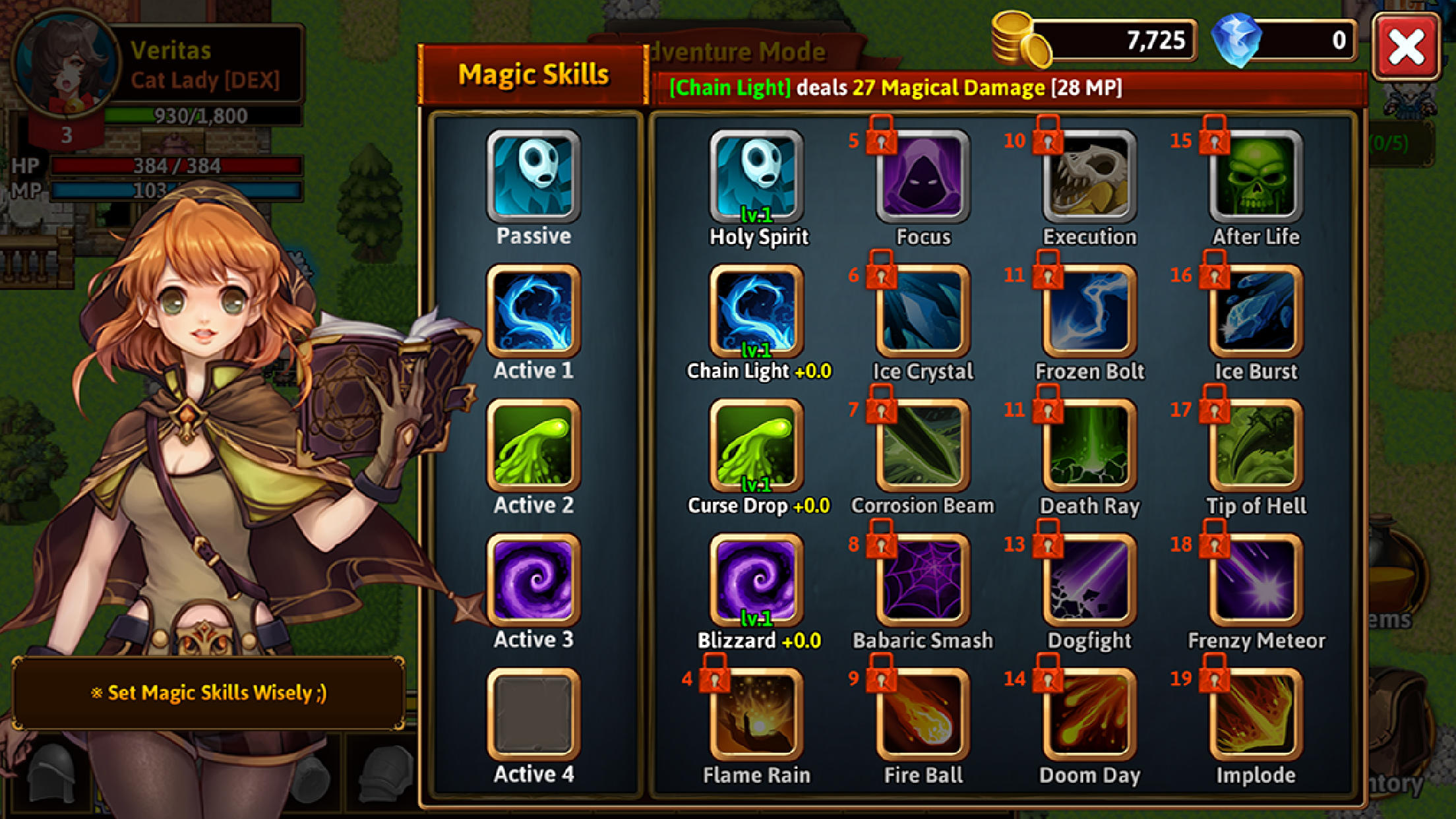Select the Holy Spirit skill icon

(x=757, y=175)
